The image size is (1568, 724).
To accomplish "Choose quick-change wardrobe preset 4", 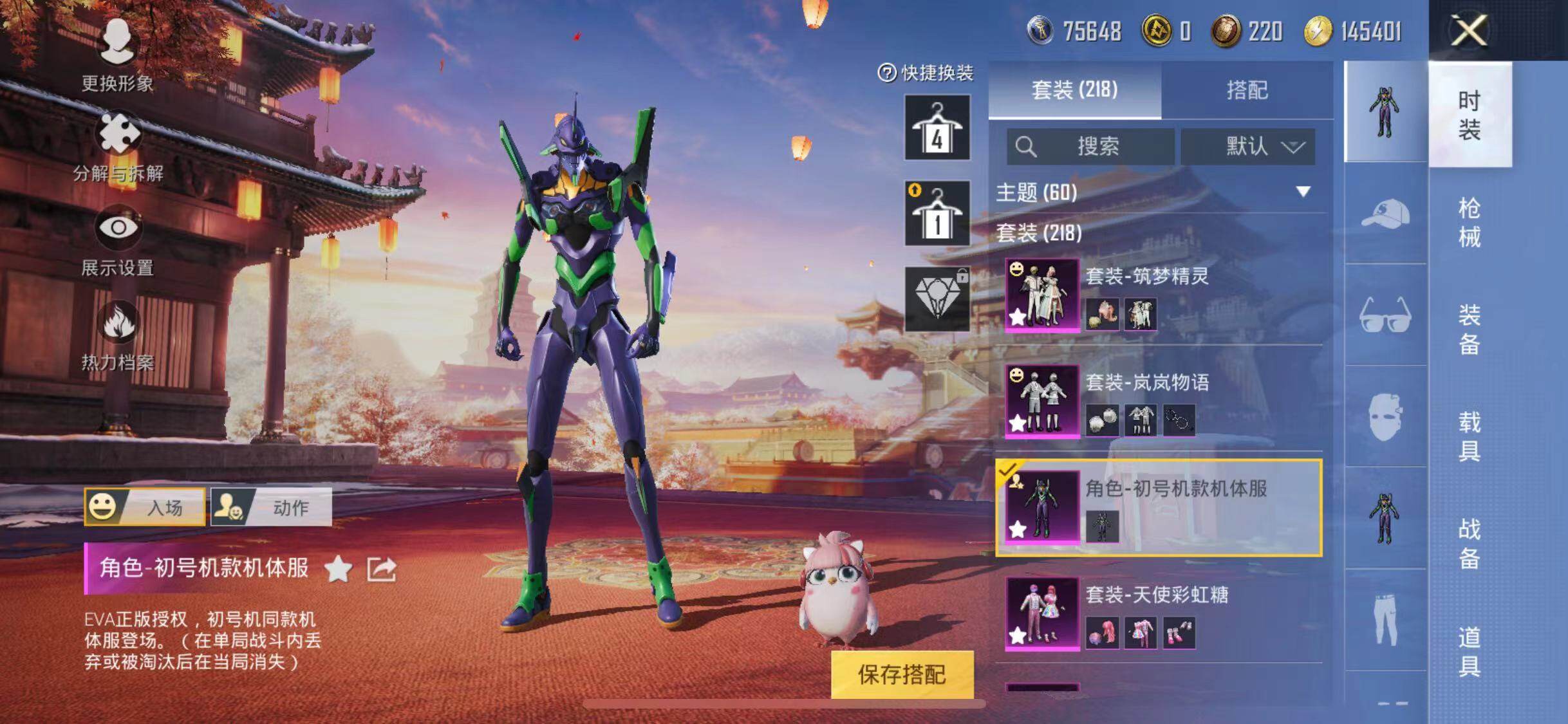I will [937, 127].
